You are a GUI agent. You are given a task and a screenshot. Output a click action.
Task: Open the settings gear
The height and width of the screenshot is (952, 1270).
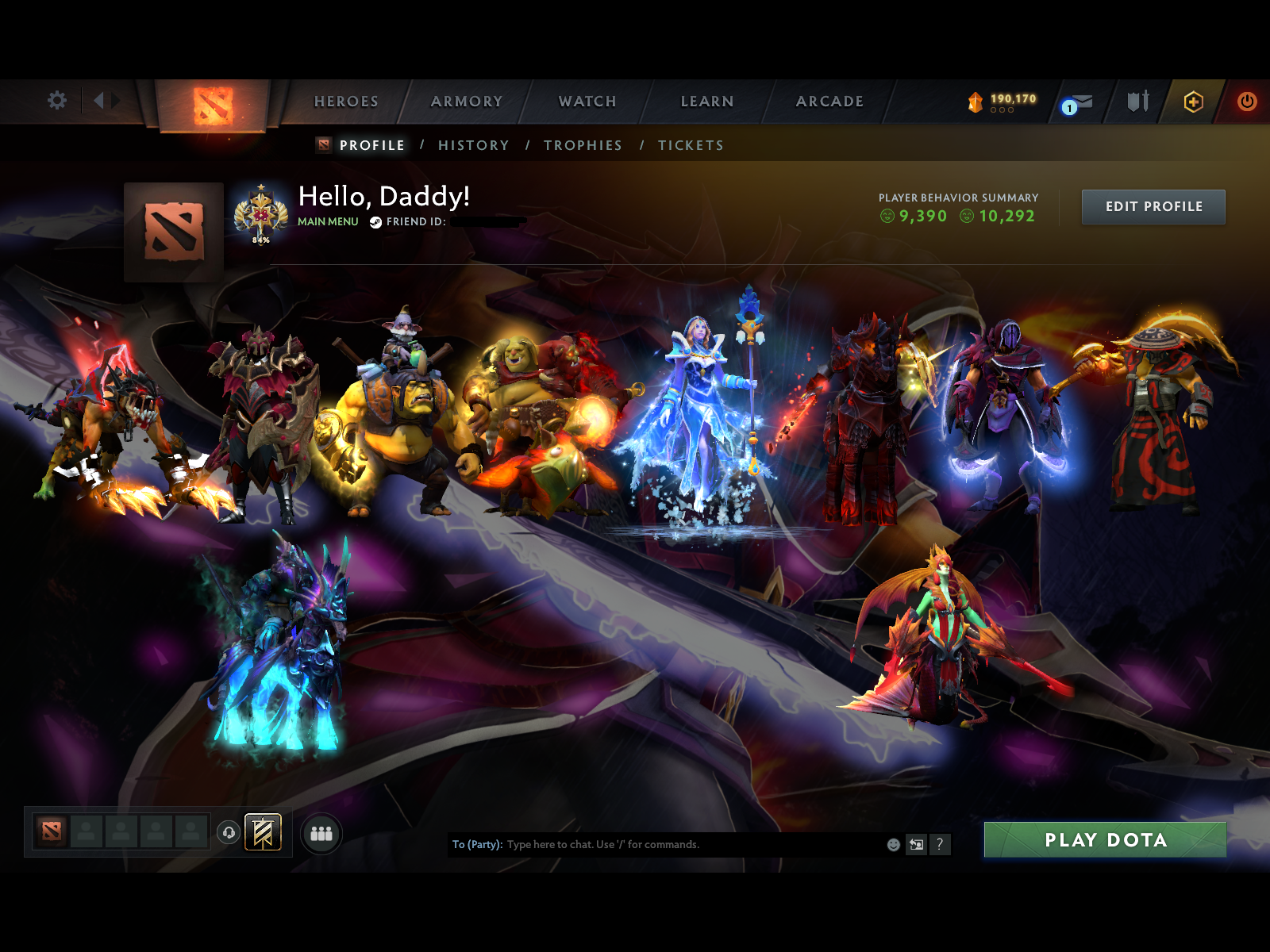[56, 101]
